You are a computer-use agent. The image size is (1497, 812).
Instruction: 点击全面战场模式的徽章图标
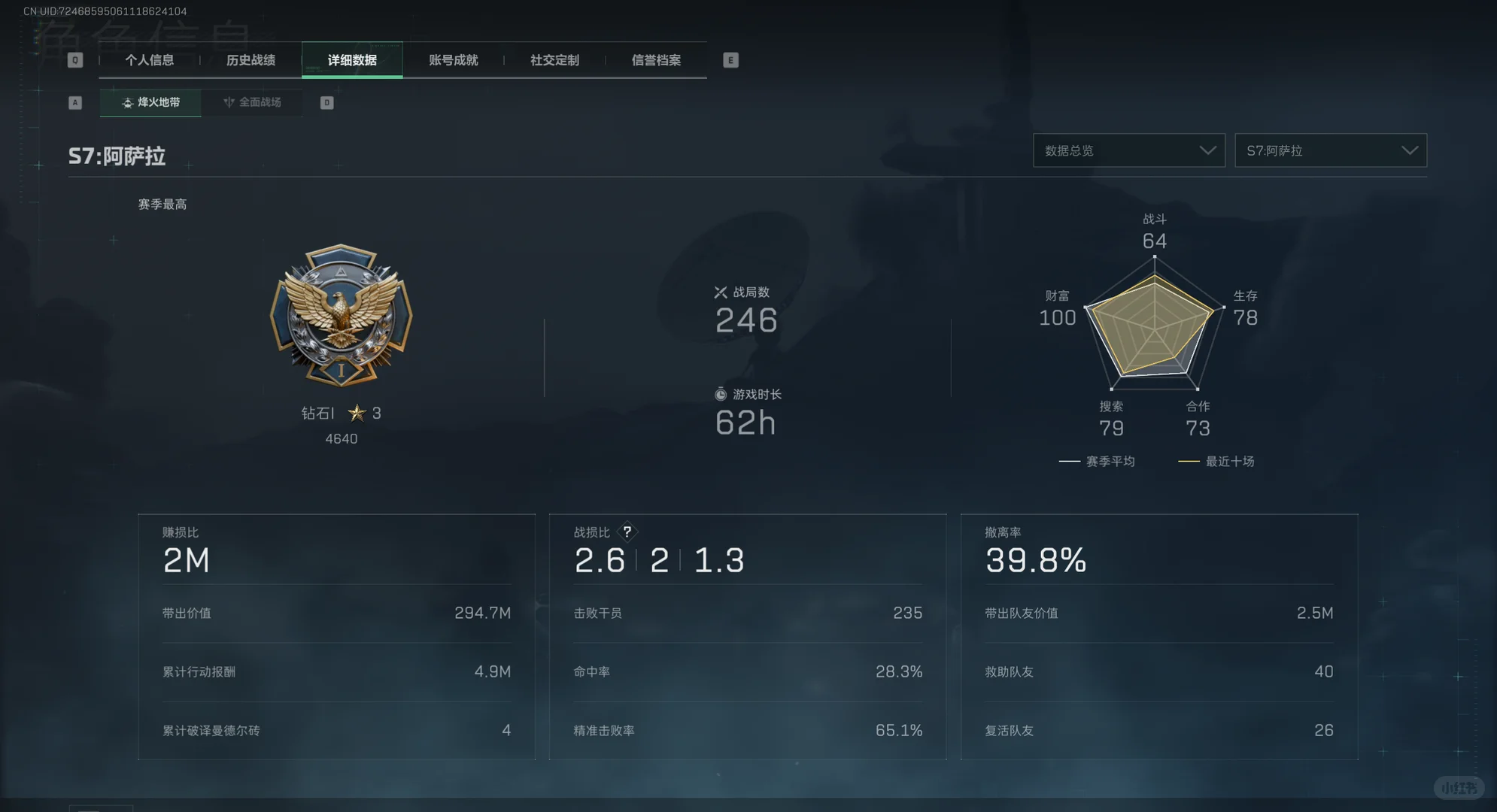[229, 102]
